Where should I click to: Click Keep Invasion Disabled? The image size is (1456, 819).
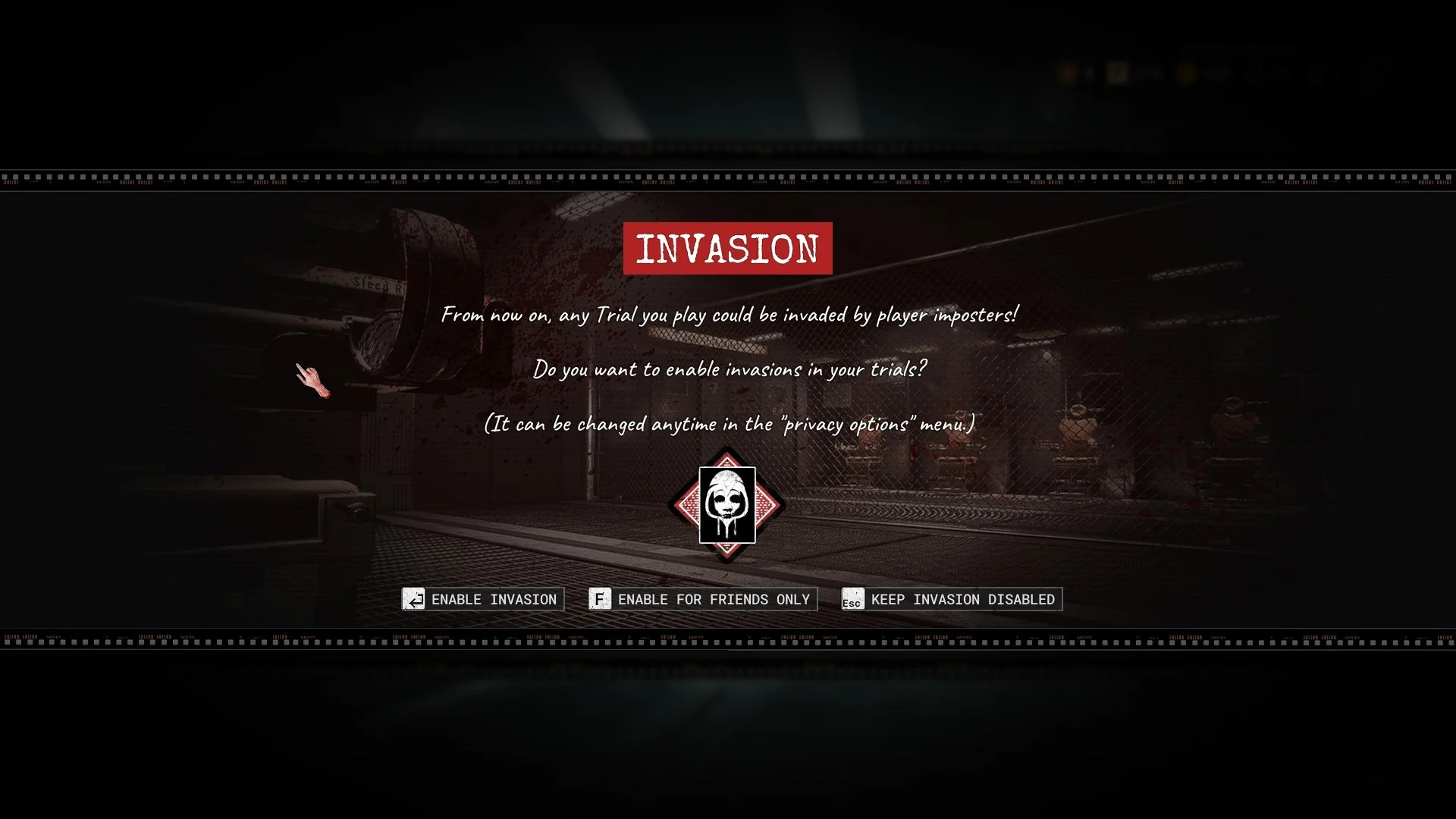[x=952, y=599]
